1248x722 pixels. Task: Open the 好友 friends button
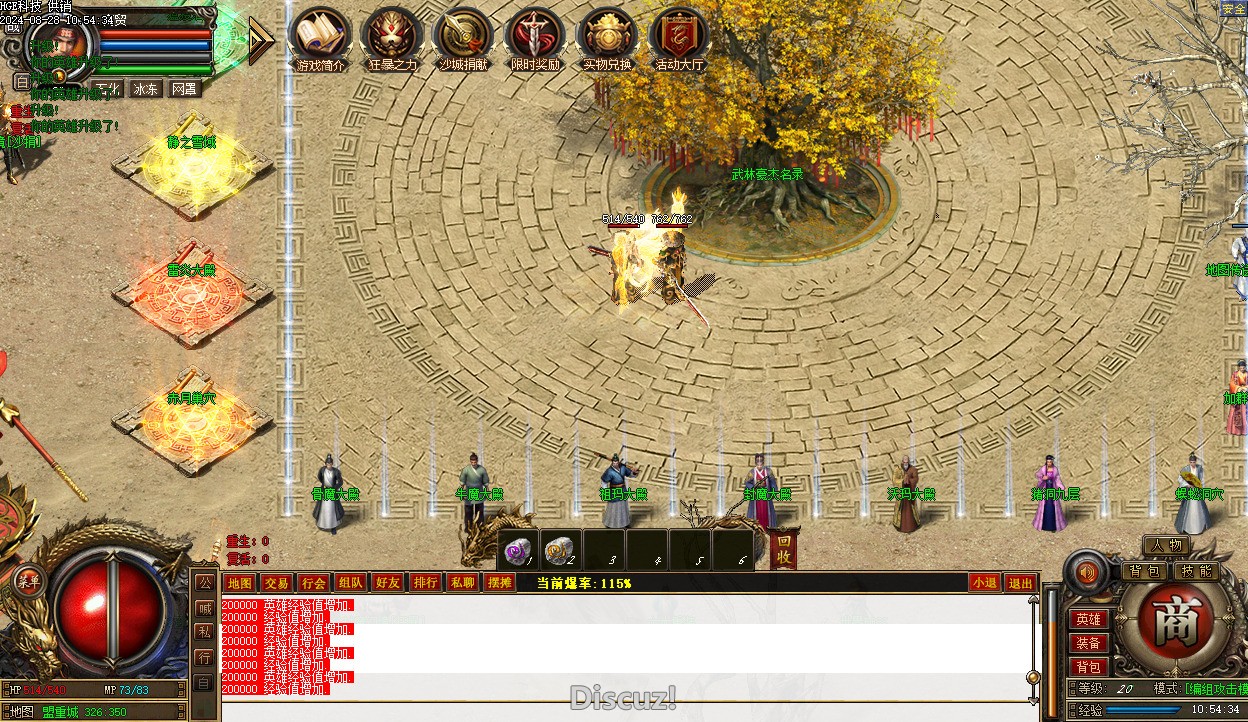387,583
